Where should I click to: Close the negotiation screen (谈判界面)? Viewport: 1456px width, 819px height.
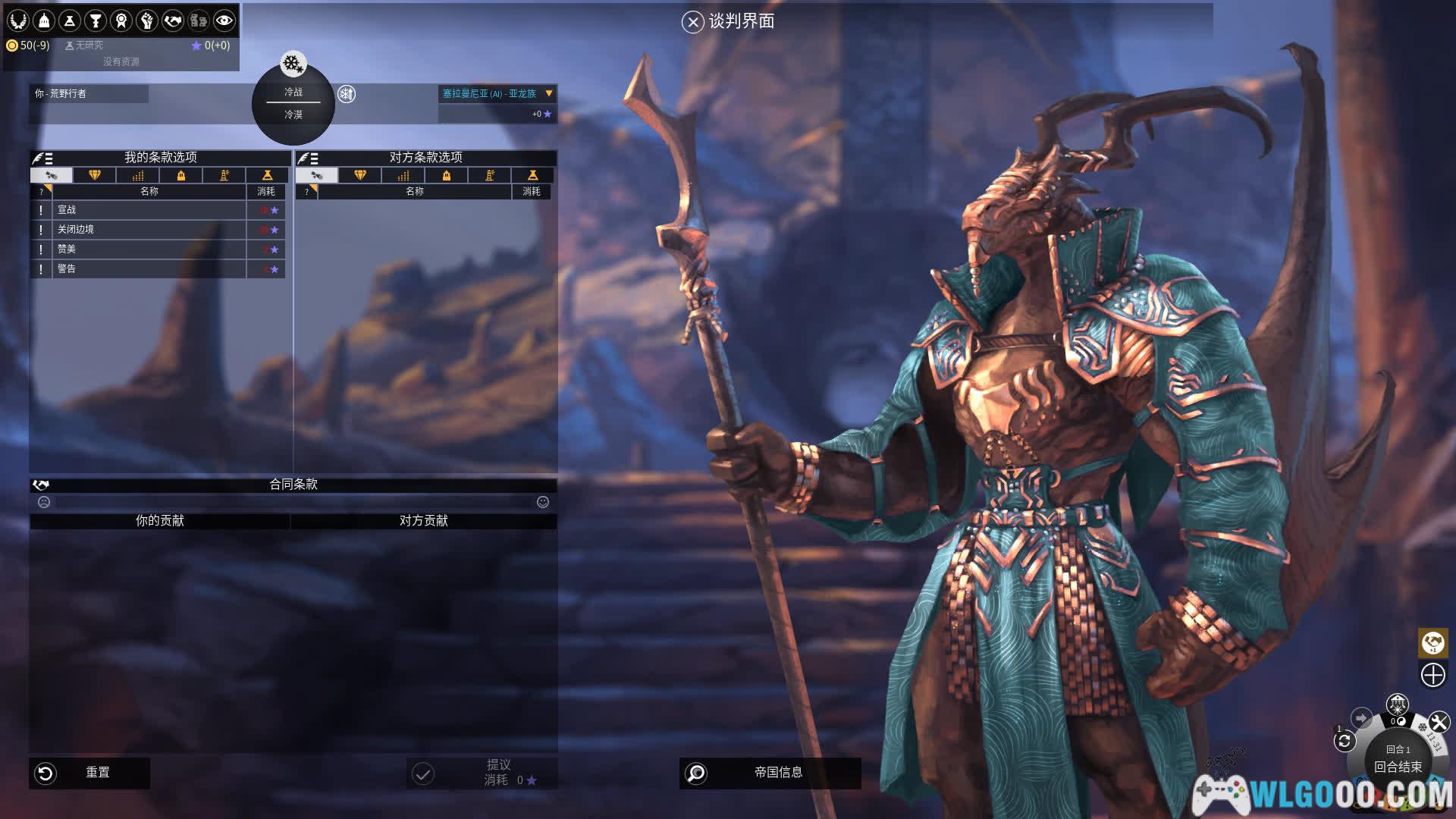coord(692,22)
